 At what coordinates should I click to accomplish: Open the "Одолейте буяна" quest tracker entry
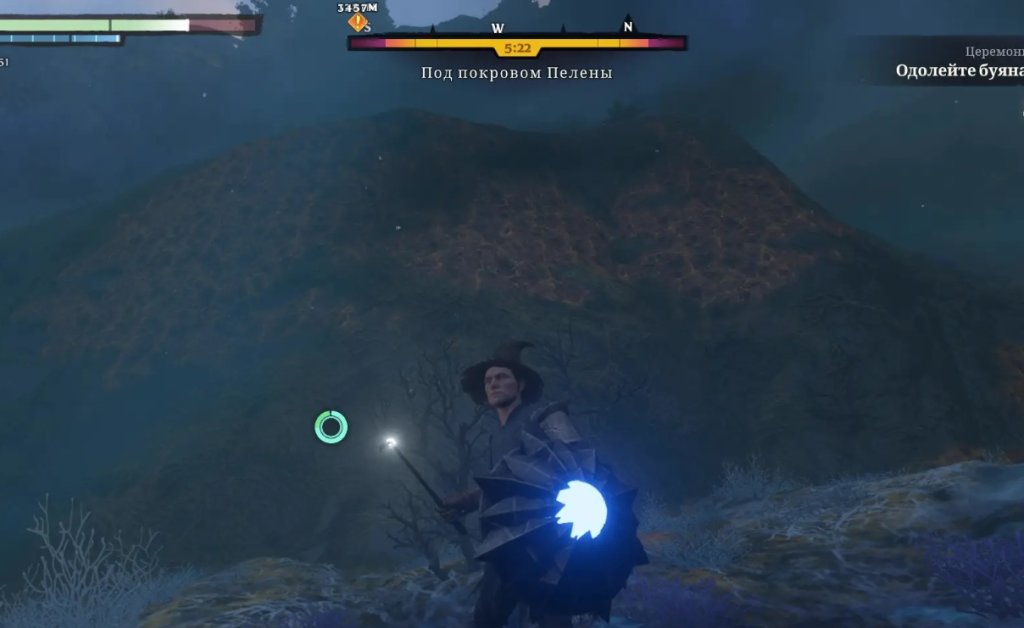pyautogui.click(x=958, y=71)
